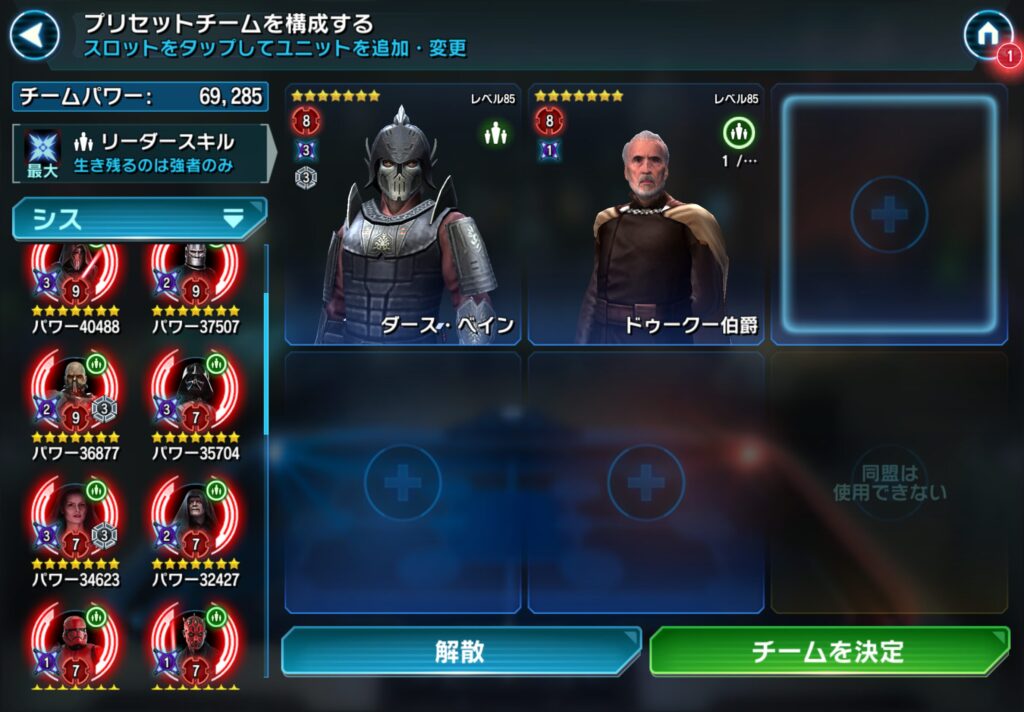Tap the highlighted empty slot to add unit
The image size is (1024, 712).
pos(889,215)
